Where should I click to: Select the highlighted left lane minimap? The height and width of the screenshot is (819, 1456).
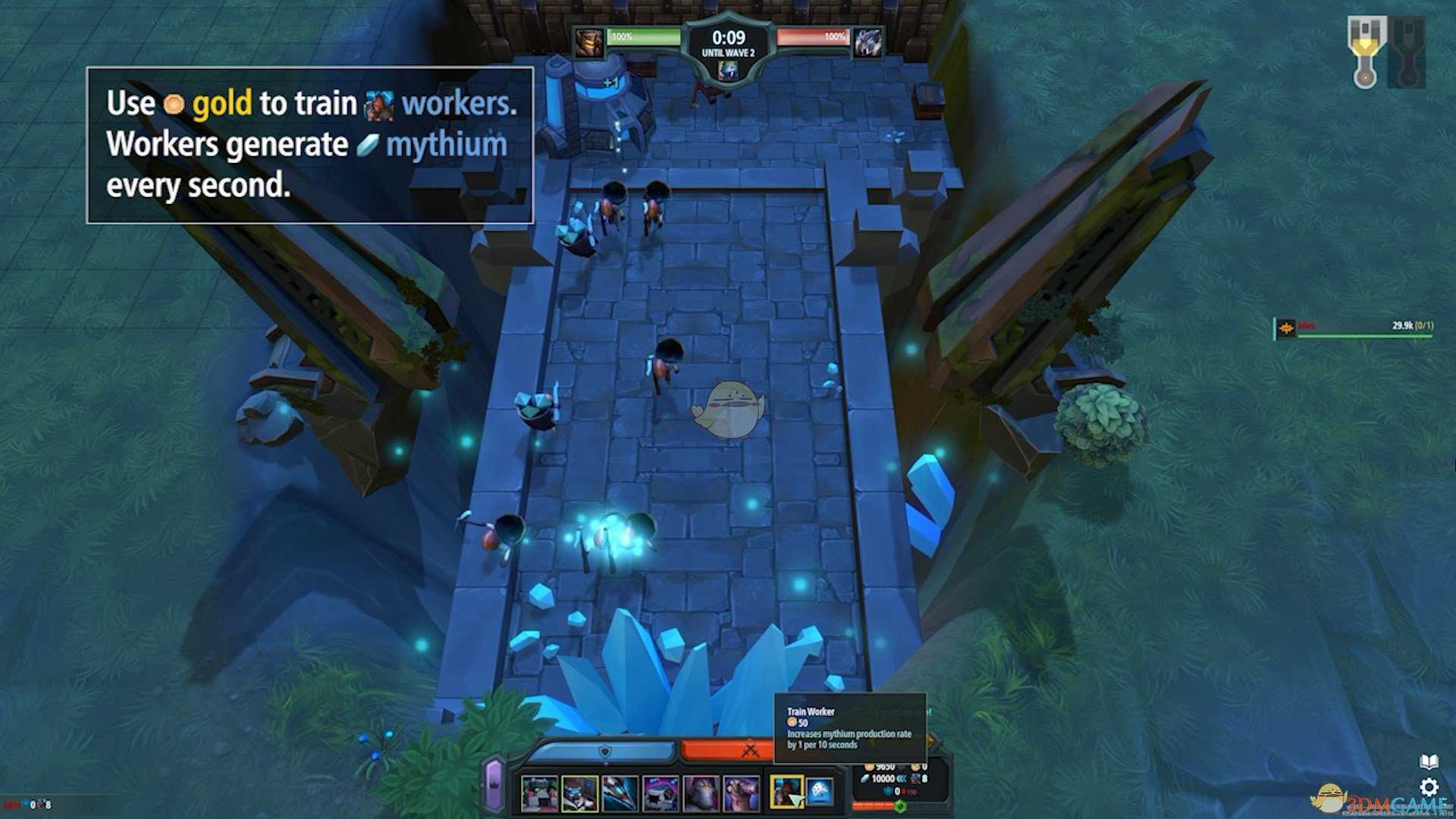1366,52
